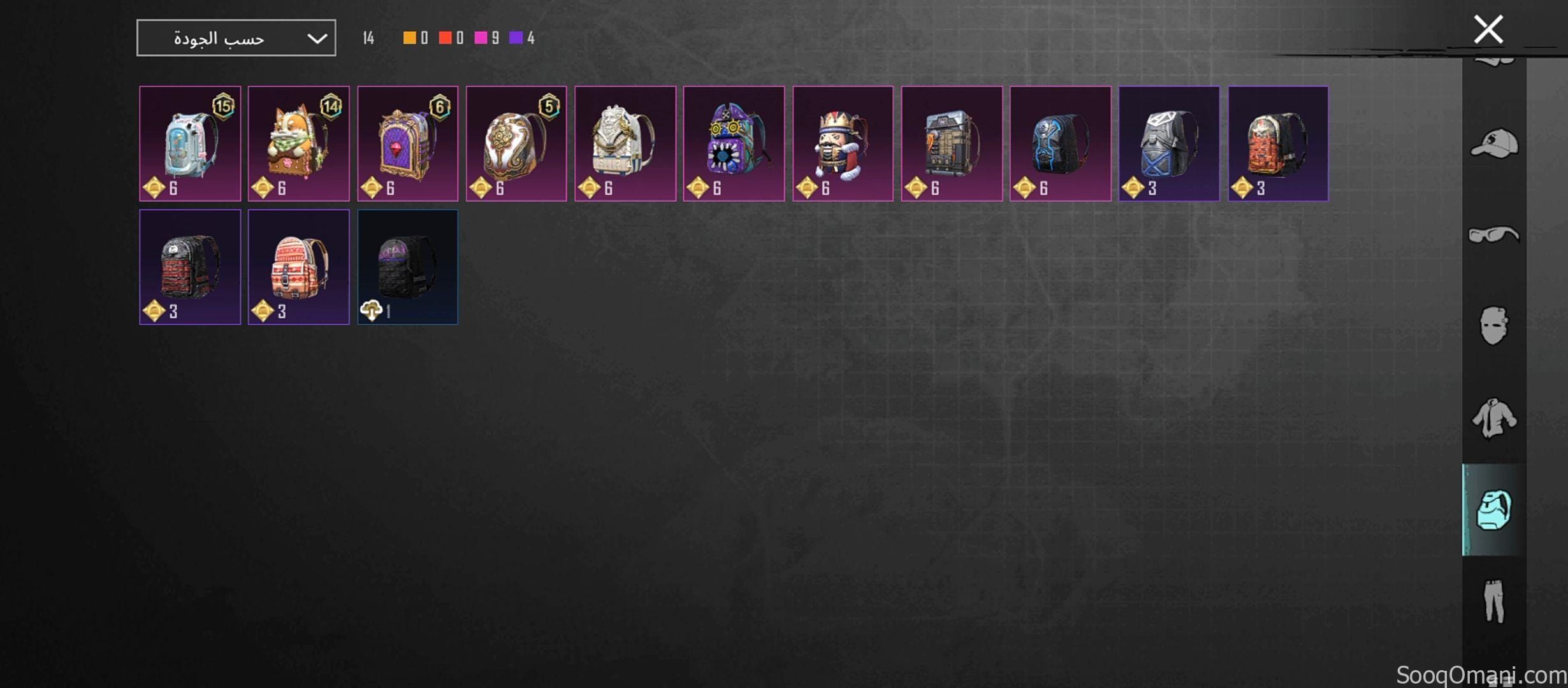
Task: Pick the white and gold ornate backpack
Action: point(516,143)
